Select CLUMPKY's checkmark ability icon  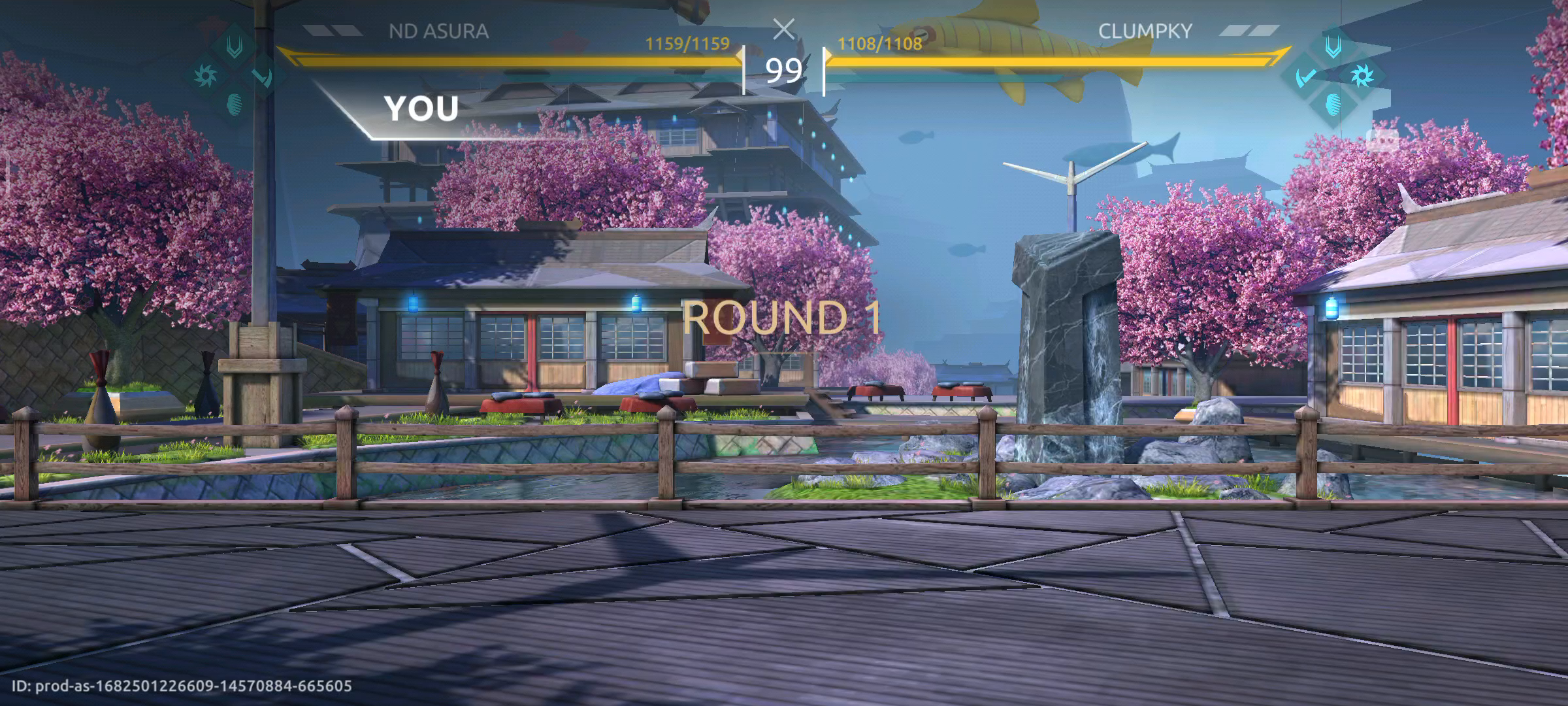tap(1306, 77)
